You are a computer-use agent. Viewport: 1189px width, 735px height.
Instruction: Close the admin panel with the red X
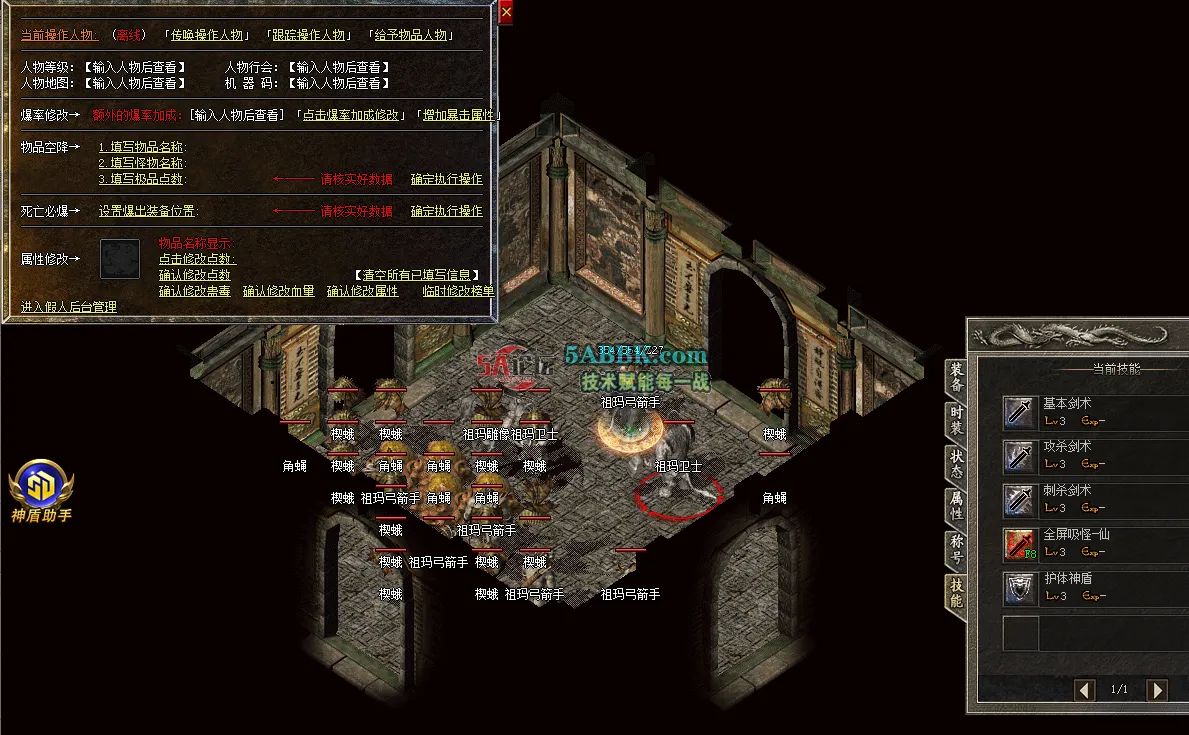(x=506, y=13)
